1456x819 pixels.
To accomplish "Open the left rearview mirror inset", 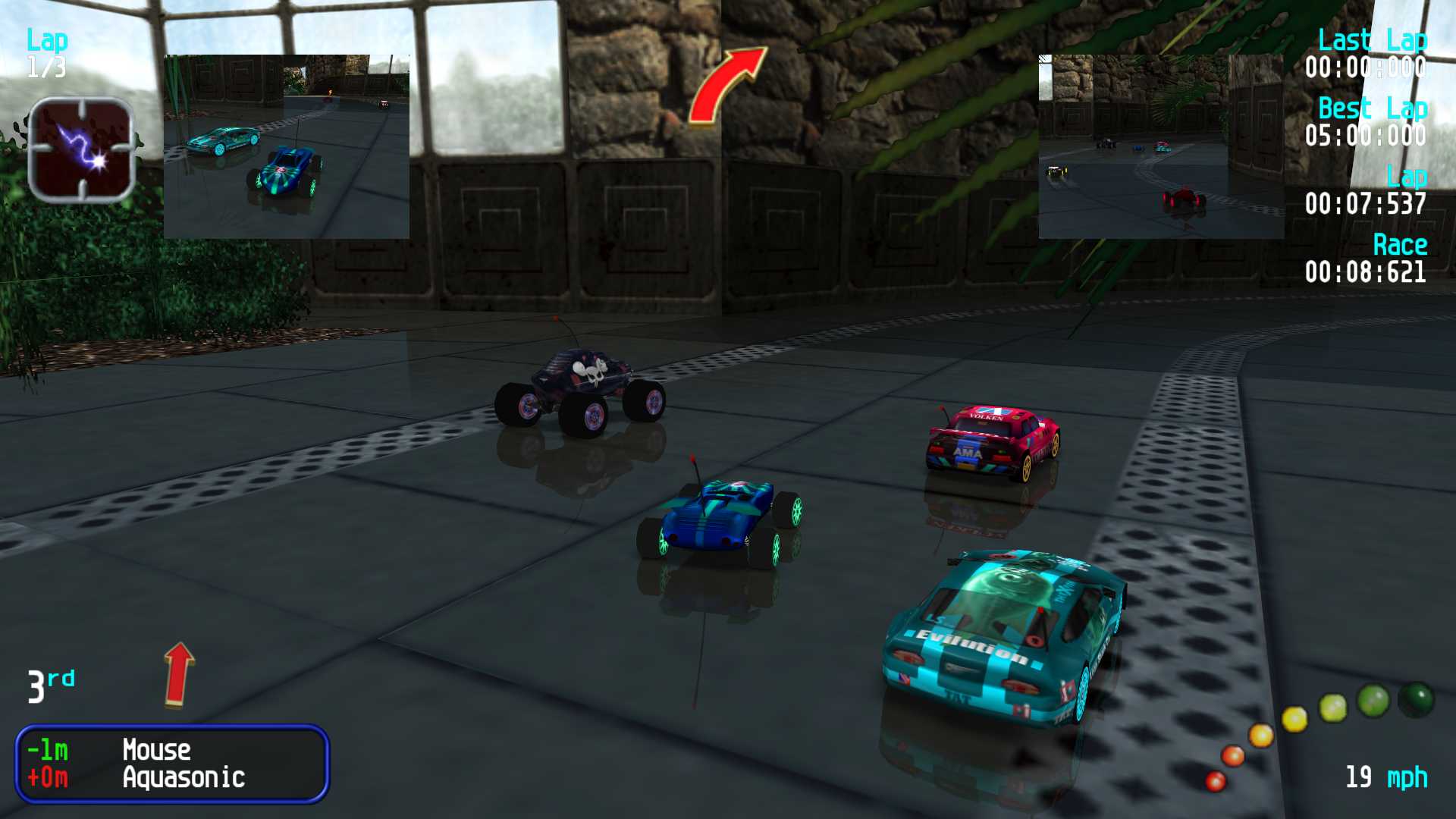I will coord(287,144).
